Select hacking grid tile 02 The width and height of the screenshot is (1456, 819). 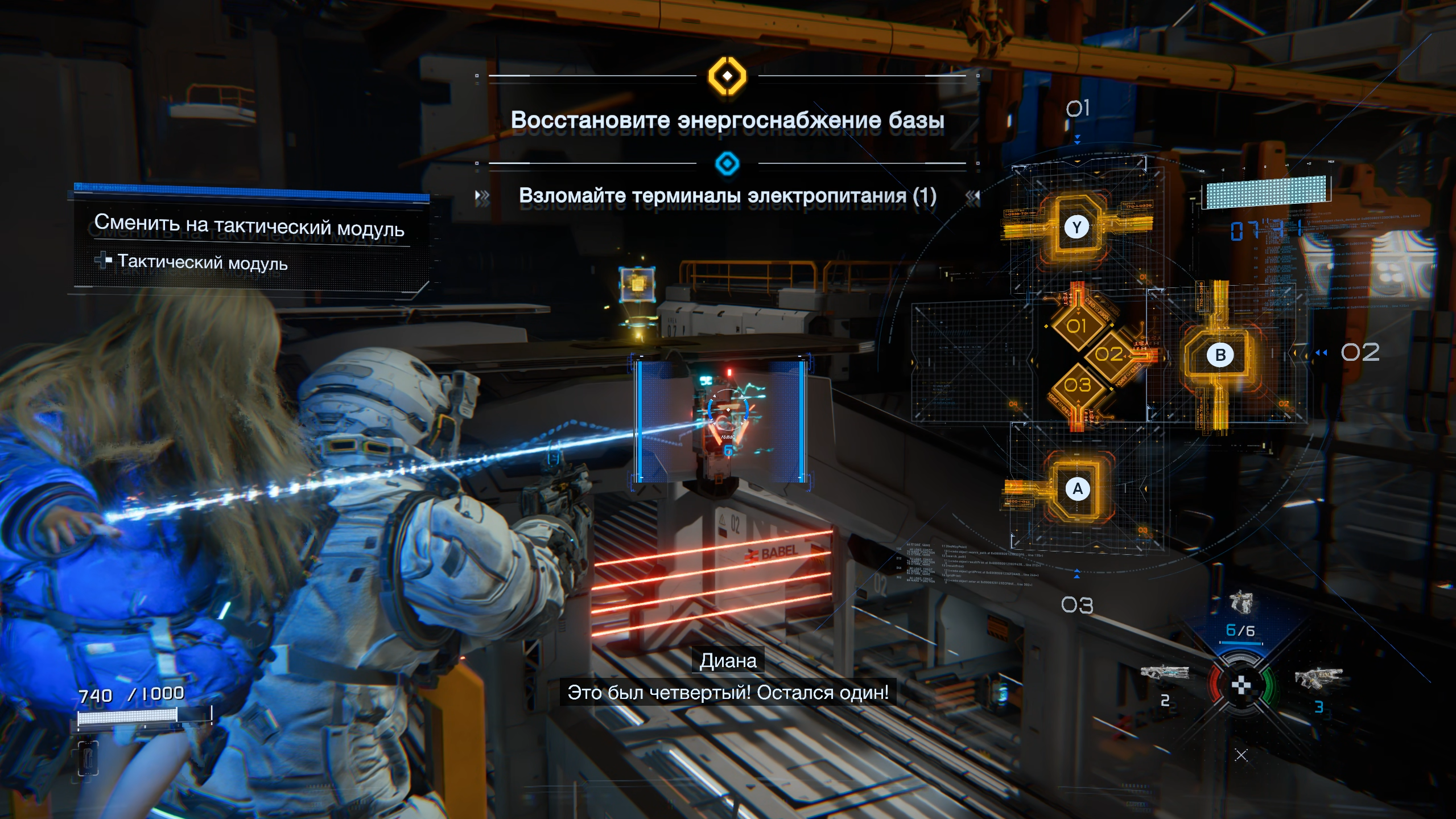tap(1109, 355)
